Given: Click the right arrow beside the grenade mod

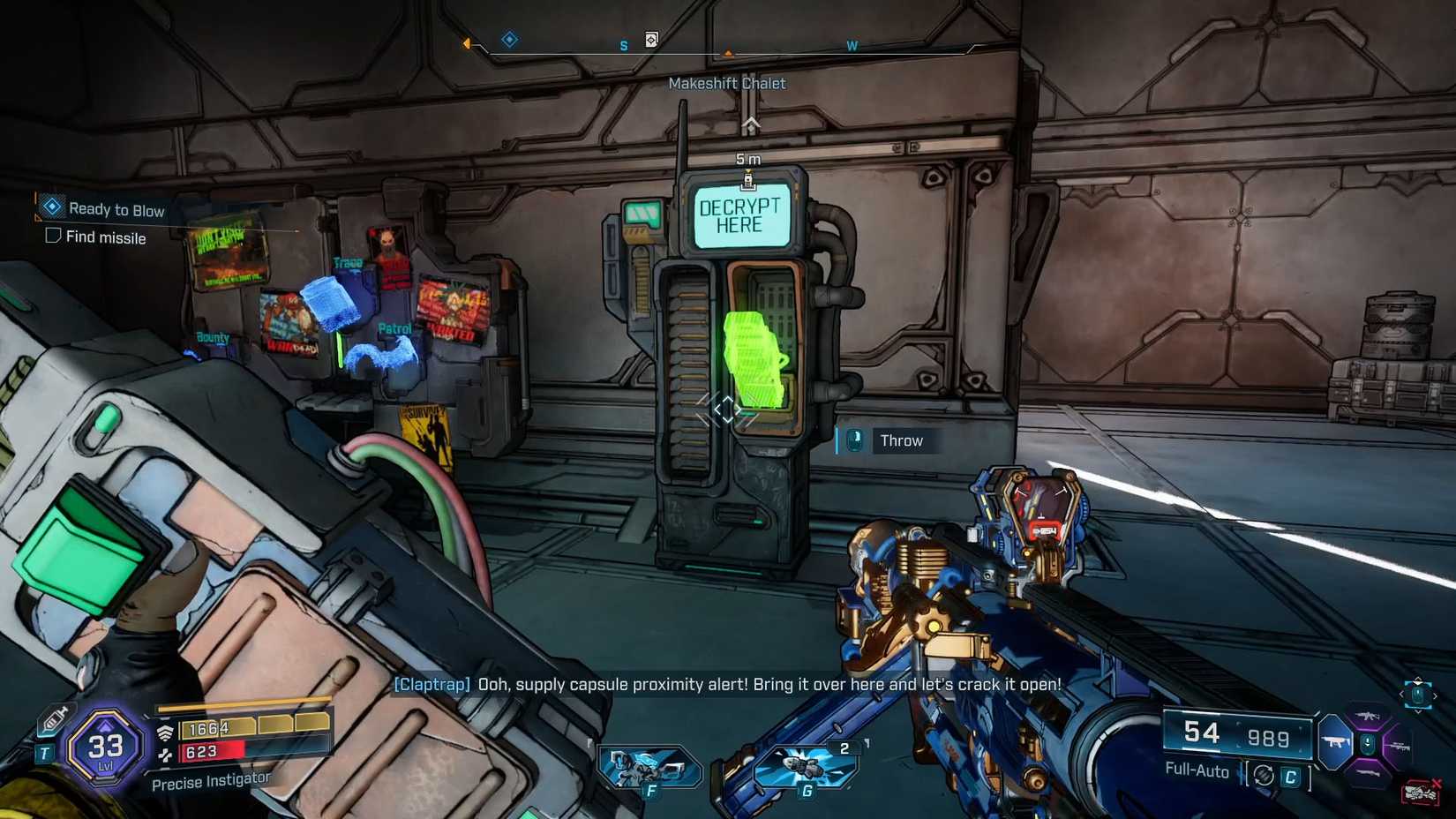Looking at the screenshot, I should 1436,695.
